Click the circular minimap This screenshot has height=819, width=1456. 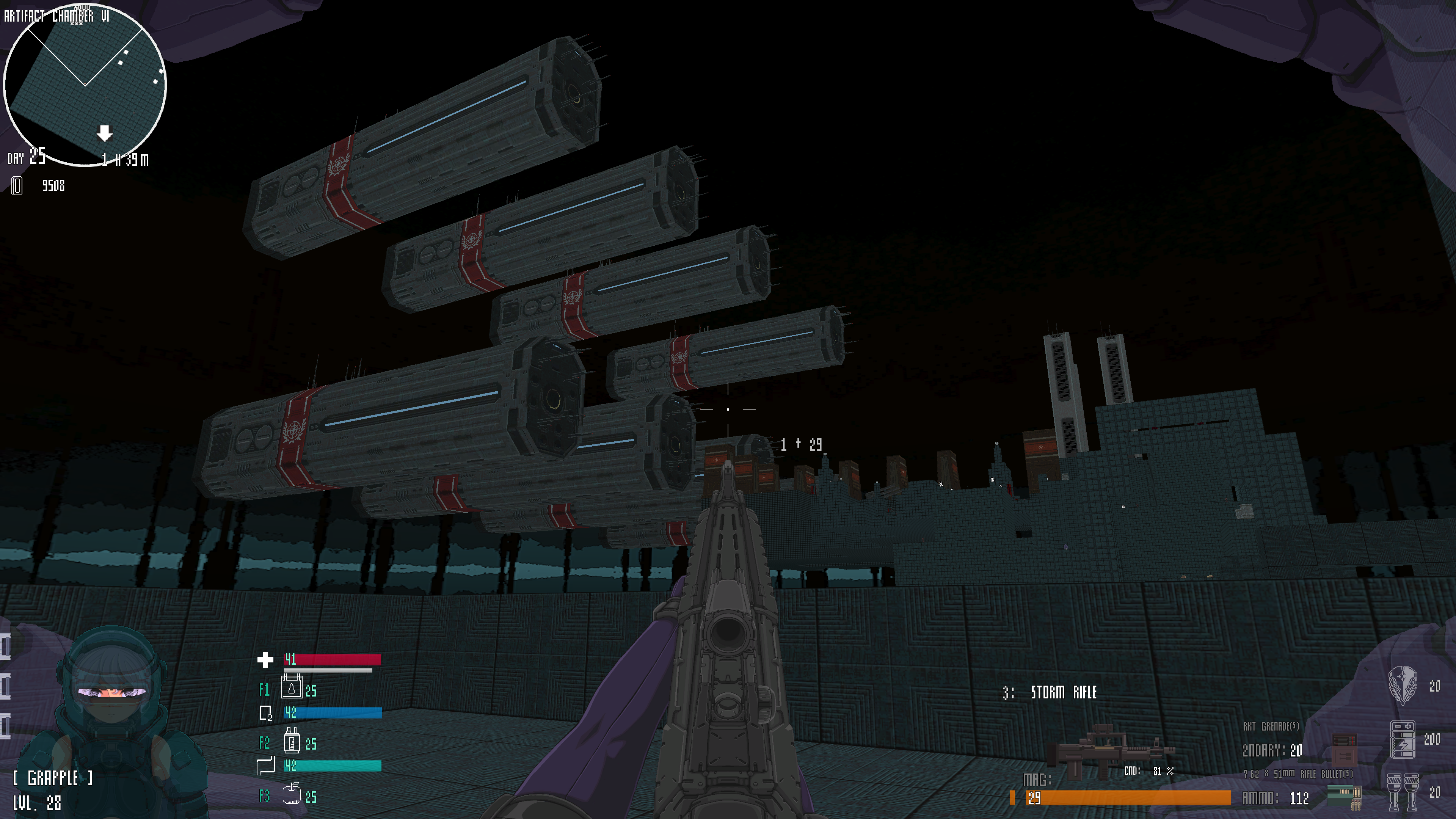tap(85, 85)
